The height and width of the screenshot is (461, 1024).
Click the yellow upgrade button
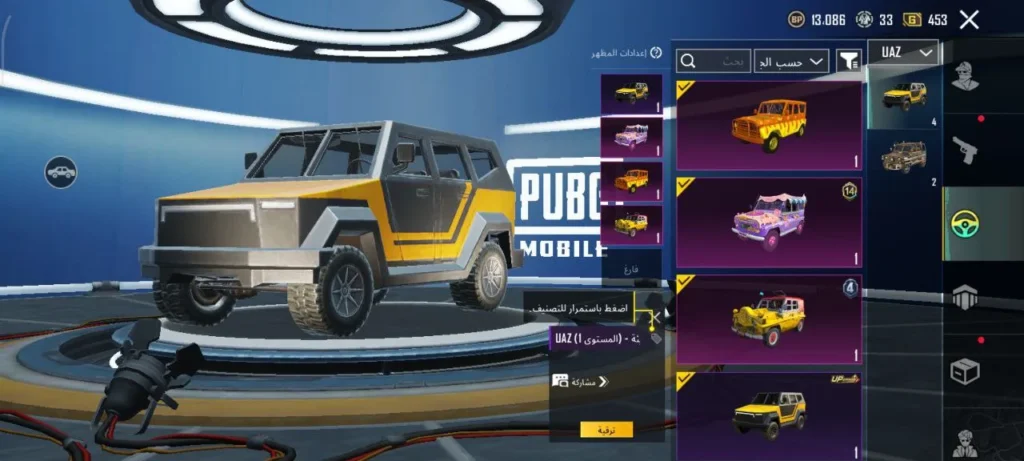606,429
